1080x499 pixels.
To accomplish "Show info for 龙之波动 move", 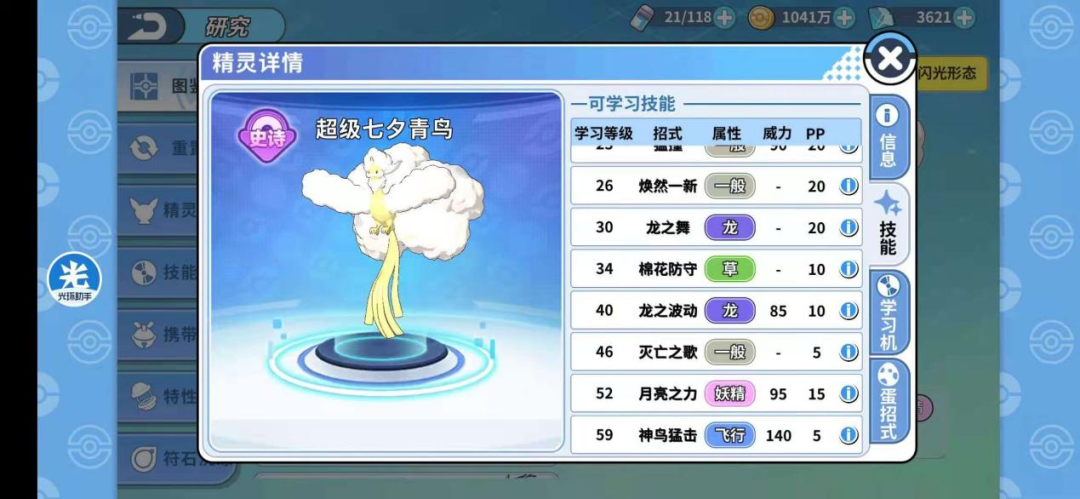I will click(x=849, y=311).
